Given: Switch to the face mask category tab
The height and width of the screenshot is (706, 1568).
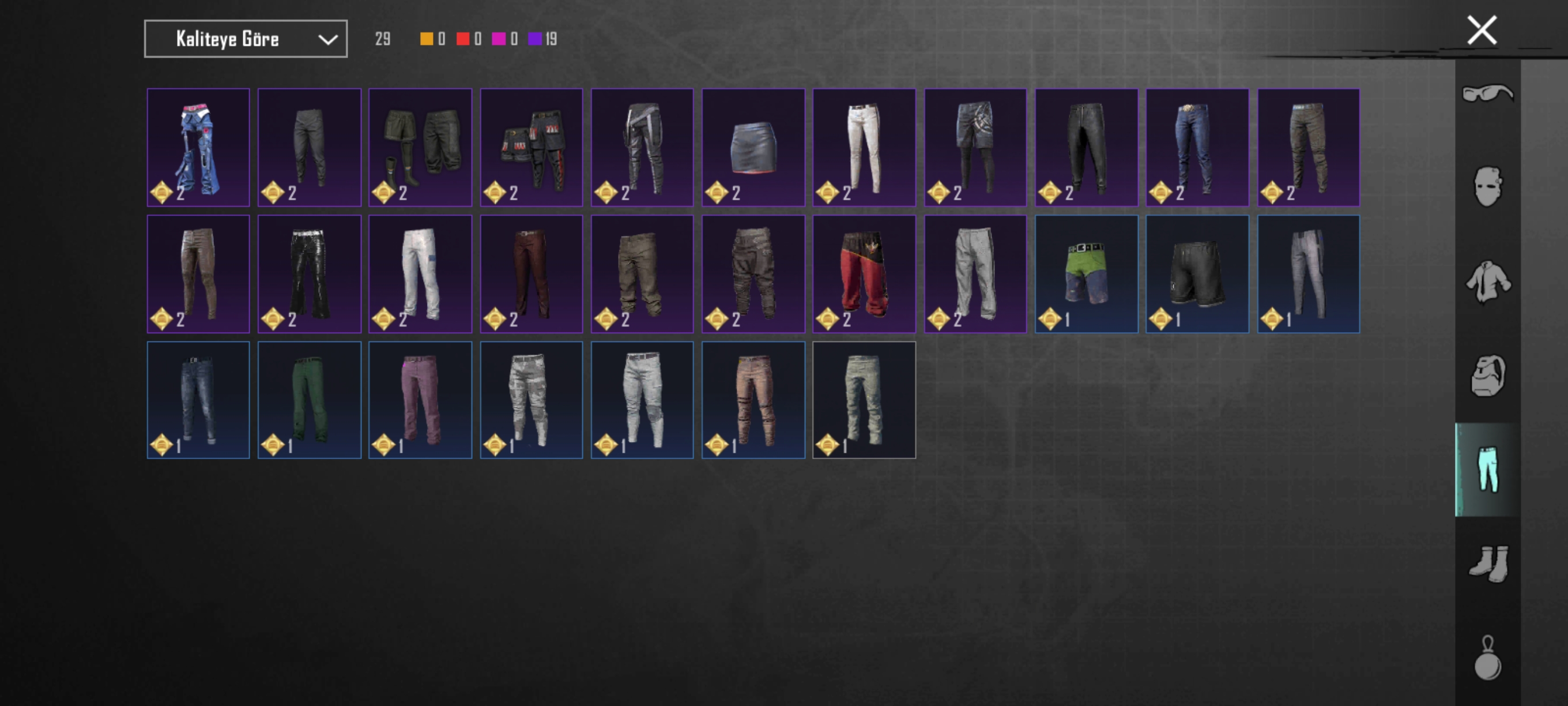Looking at the screenshot, I should tap(1487, 187).
